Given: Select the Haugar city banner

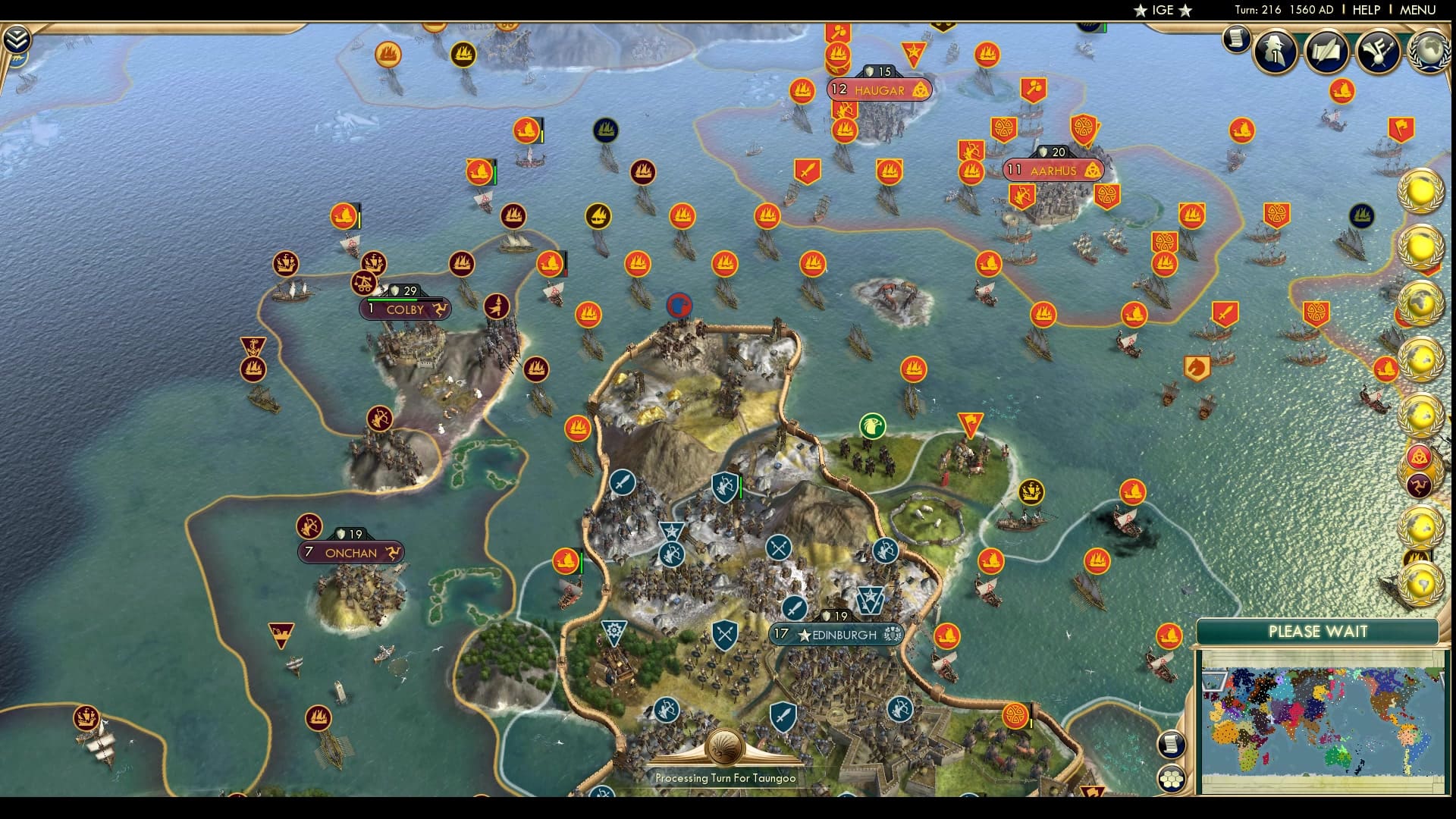Looking at the screenshot, I should (880, 89).
